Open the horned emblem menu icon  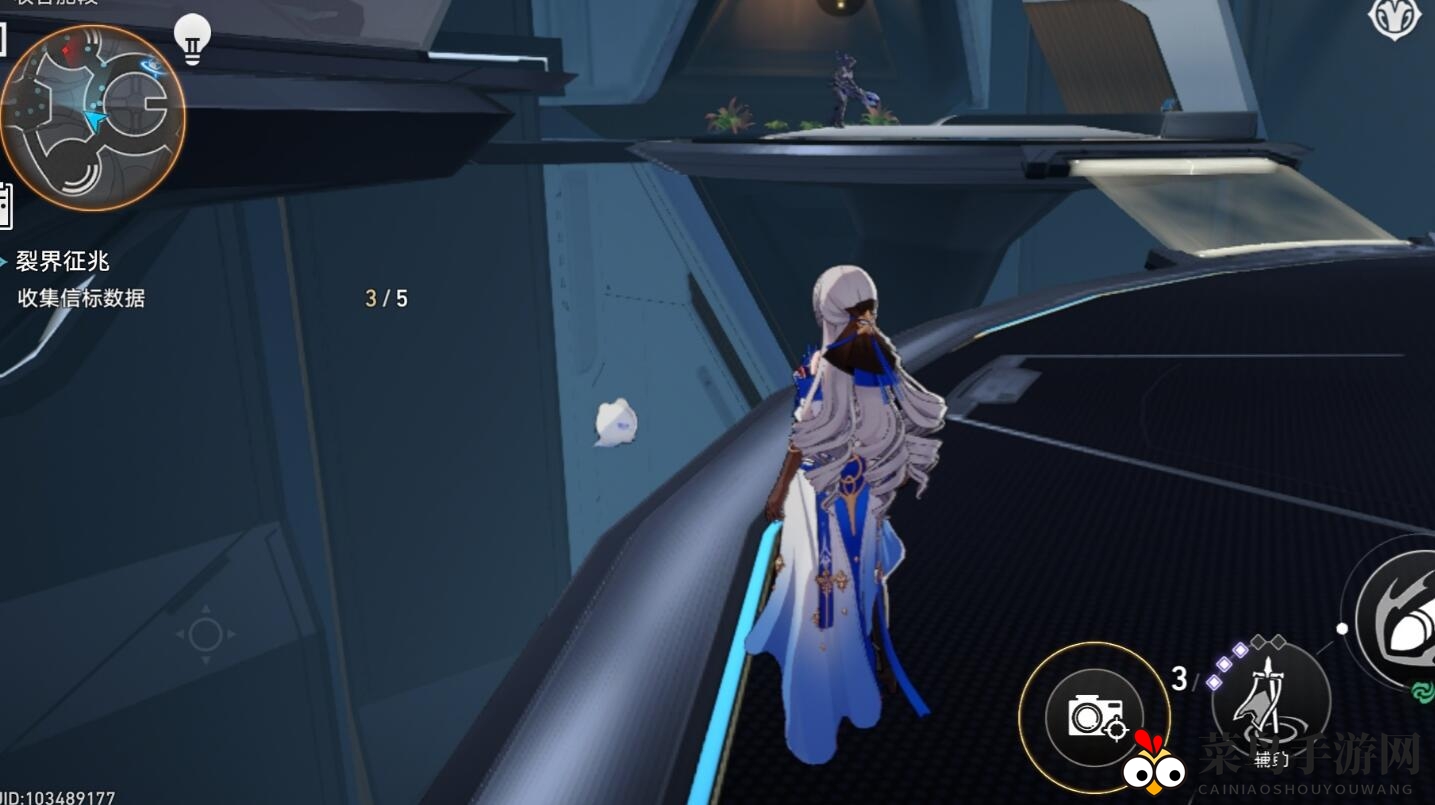tap(1394, 19)
